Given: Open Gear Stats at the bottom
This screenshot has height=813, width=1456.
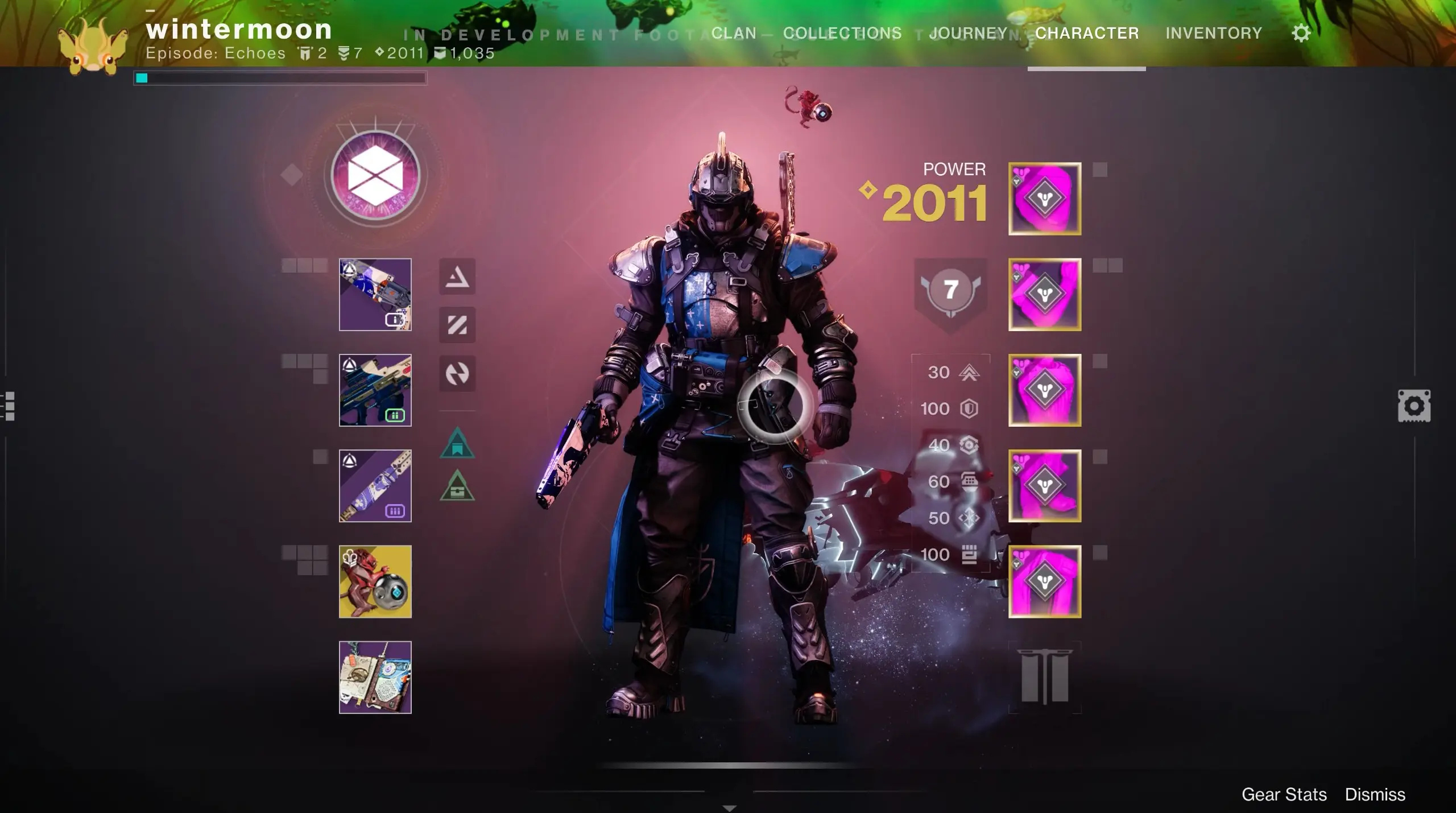Looking at the screenshot, I should 1284,794.
